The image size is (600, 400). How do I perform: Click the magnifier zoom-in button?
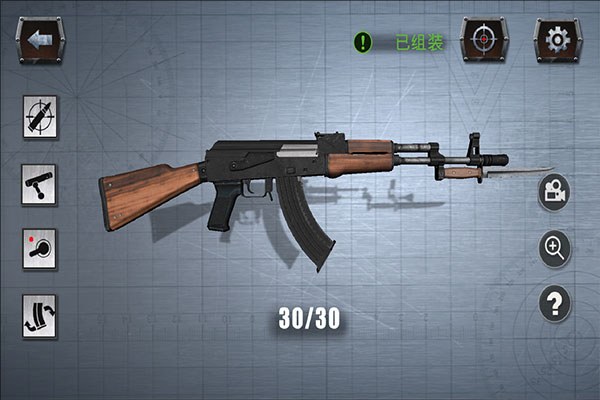(x=555, y=247)
